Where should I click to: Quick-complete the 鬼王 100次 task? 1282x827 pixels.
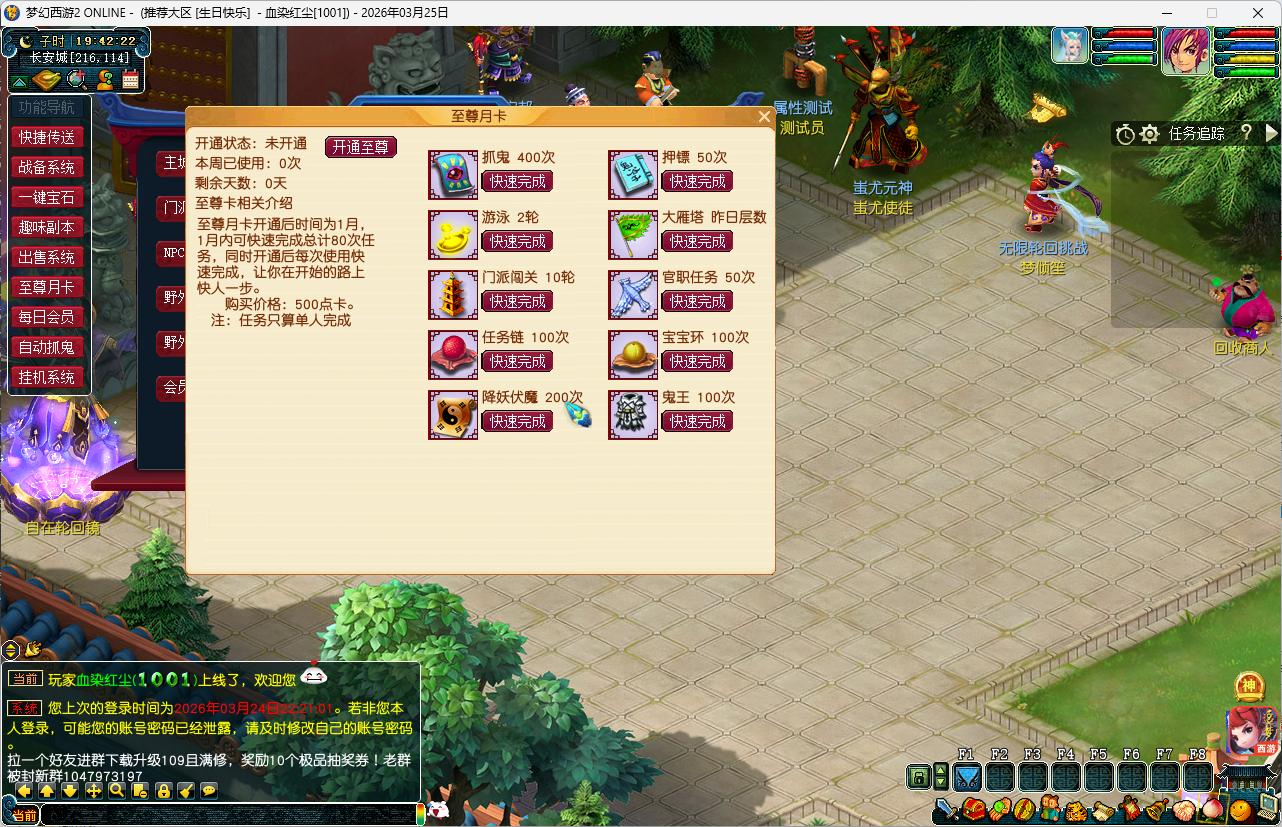697,422
